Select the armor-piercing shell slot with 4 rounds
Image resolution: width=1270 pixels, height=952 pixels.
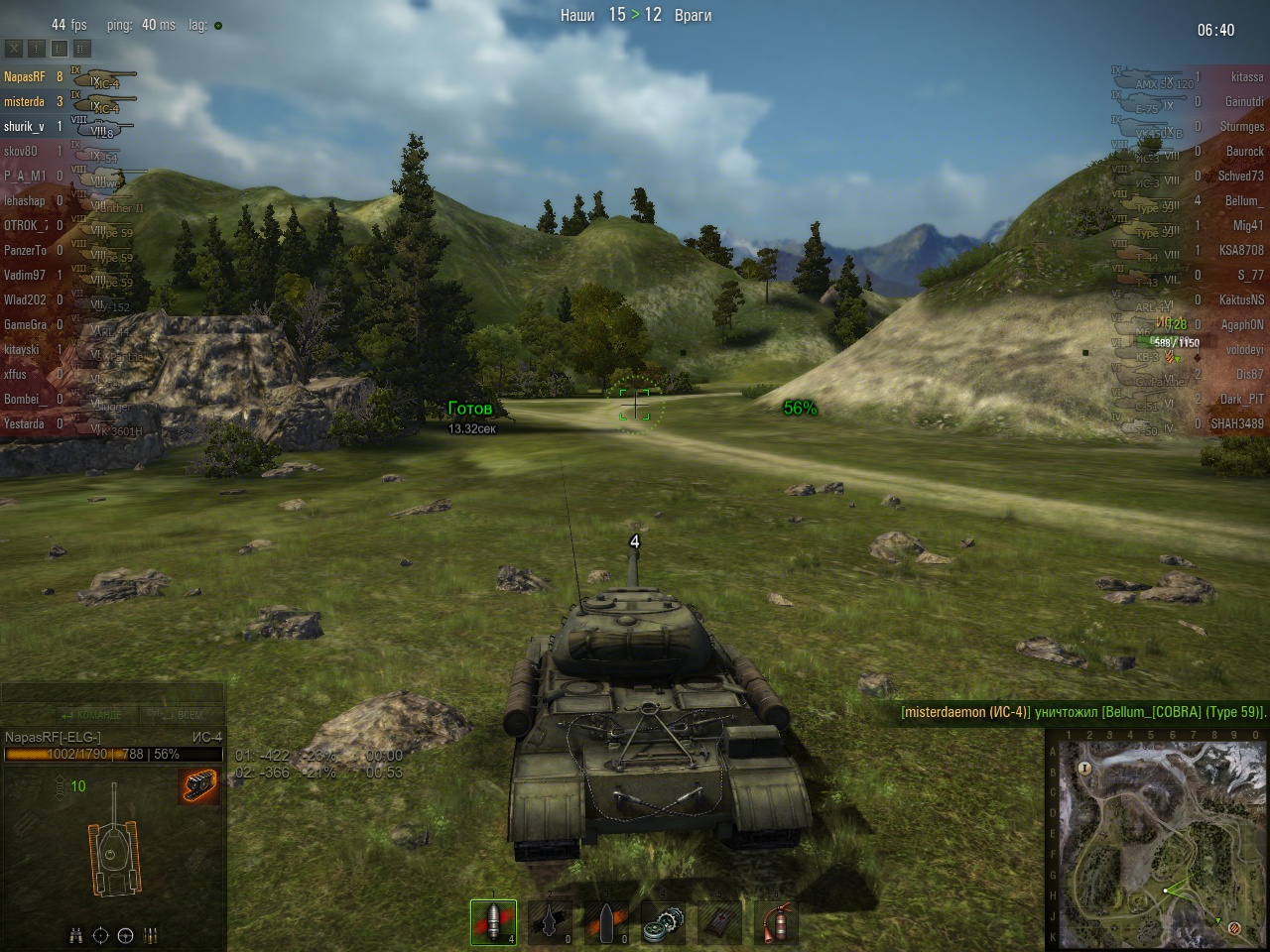493,923
